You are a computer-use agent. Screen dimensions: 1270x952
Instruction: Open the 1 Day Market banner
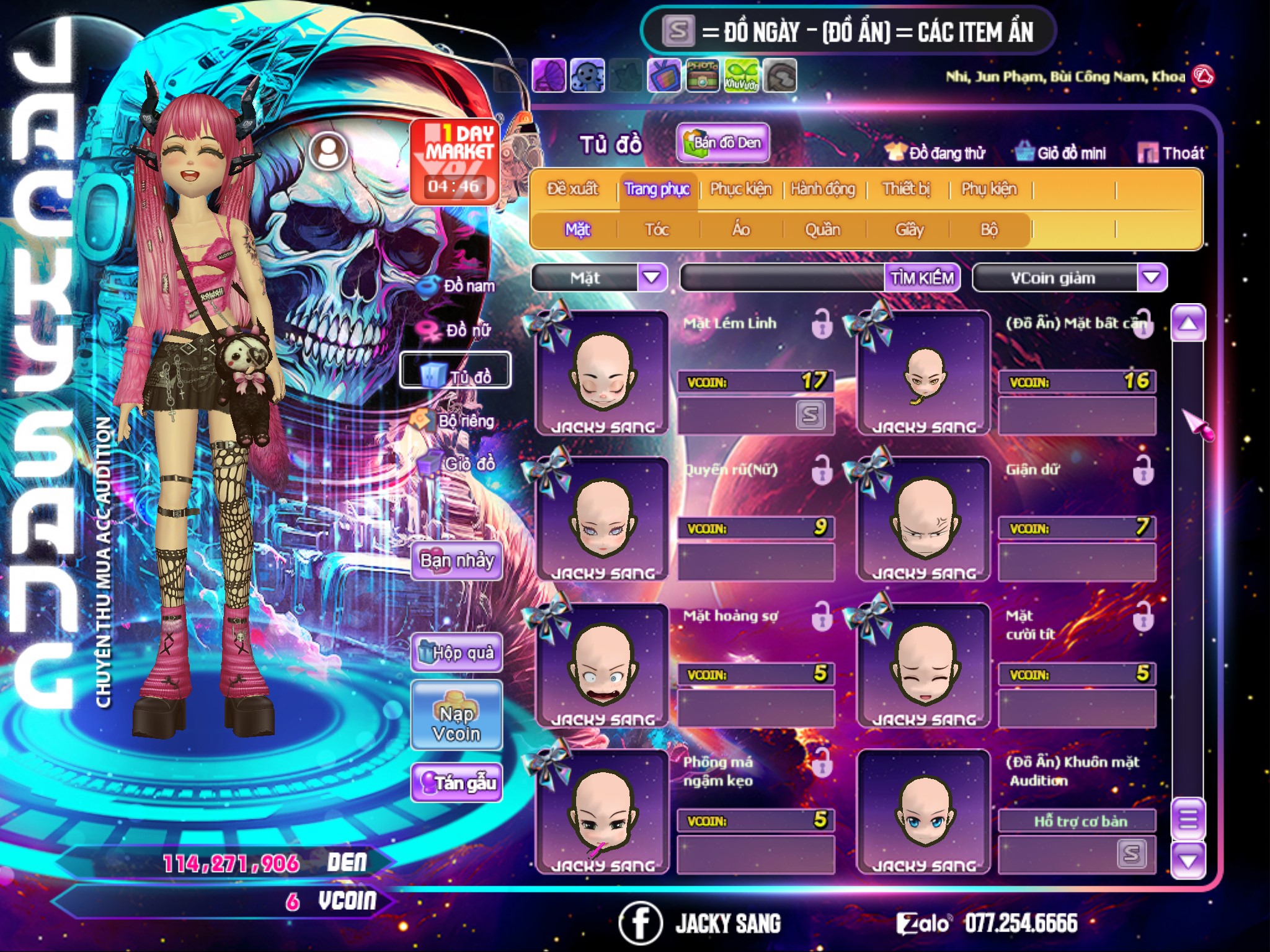[x=455, y=161]
